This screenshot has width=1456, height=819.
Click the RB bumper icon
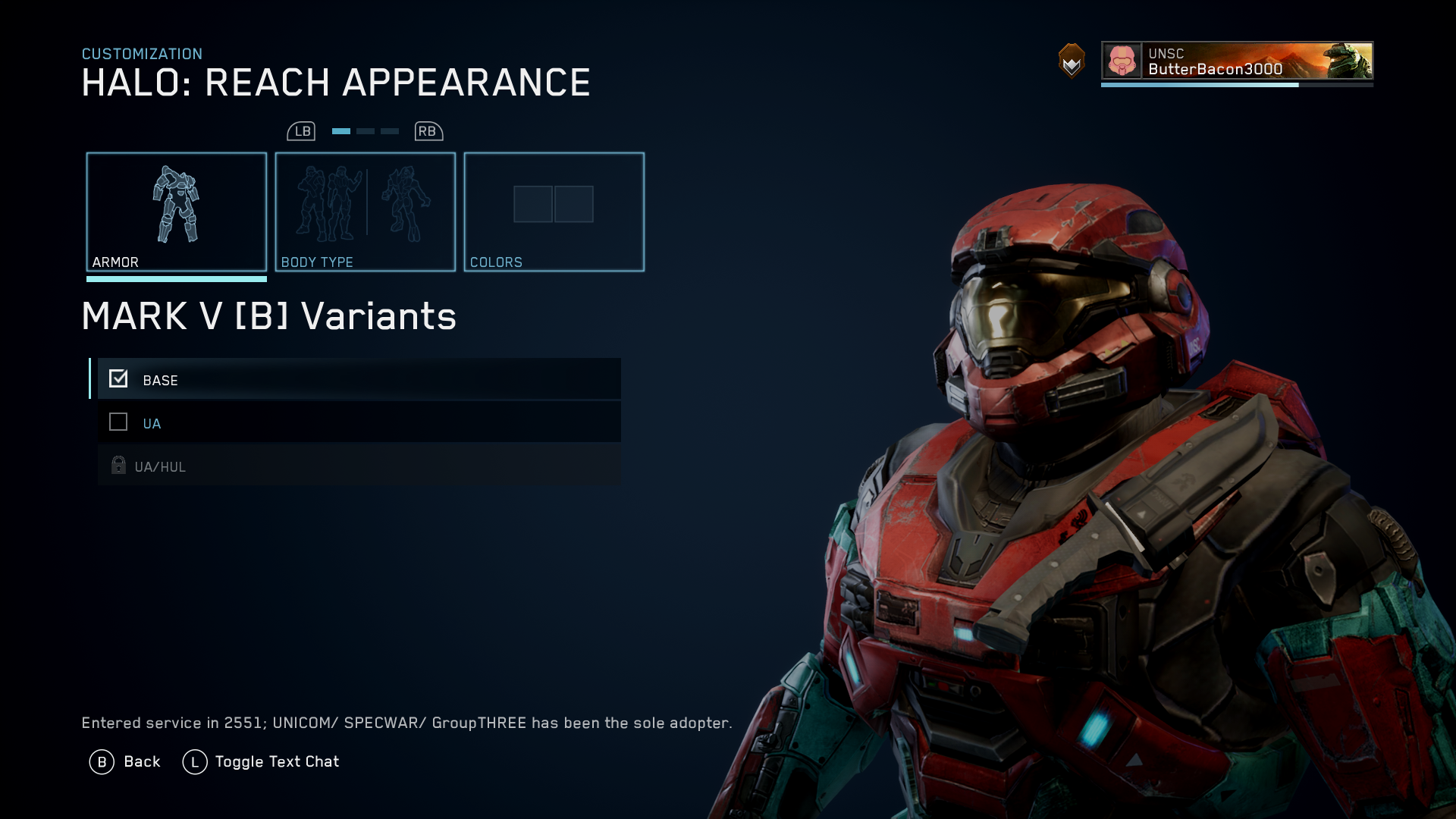[427, 130]
